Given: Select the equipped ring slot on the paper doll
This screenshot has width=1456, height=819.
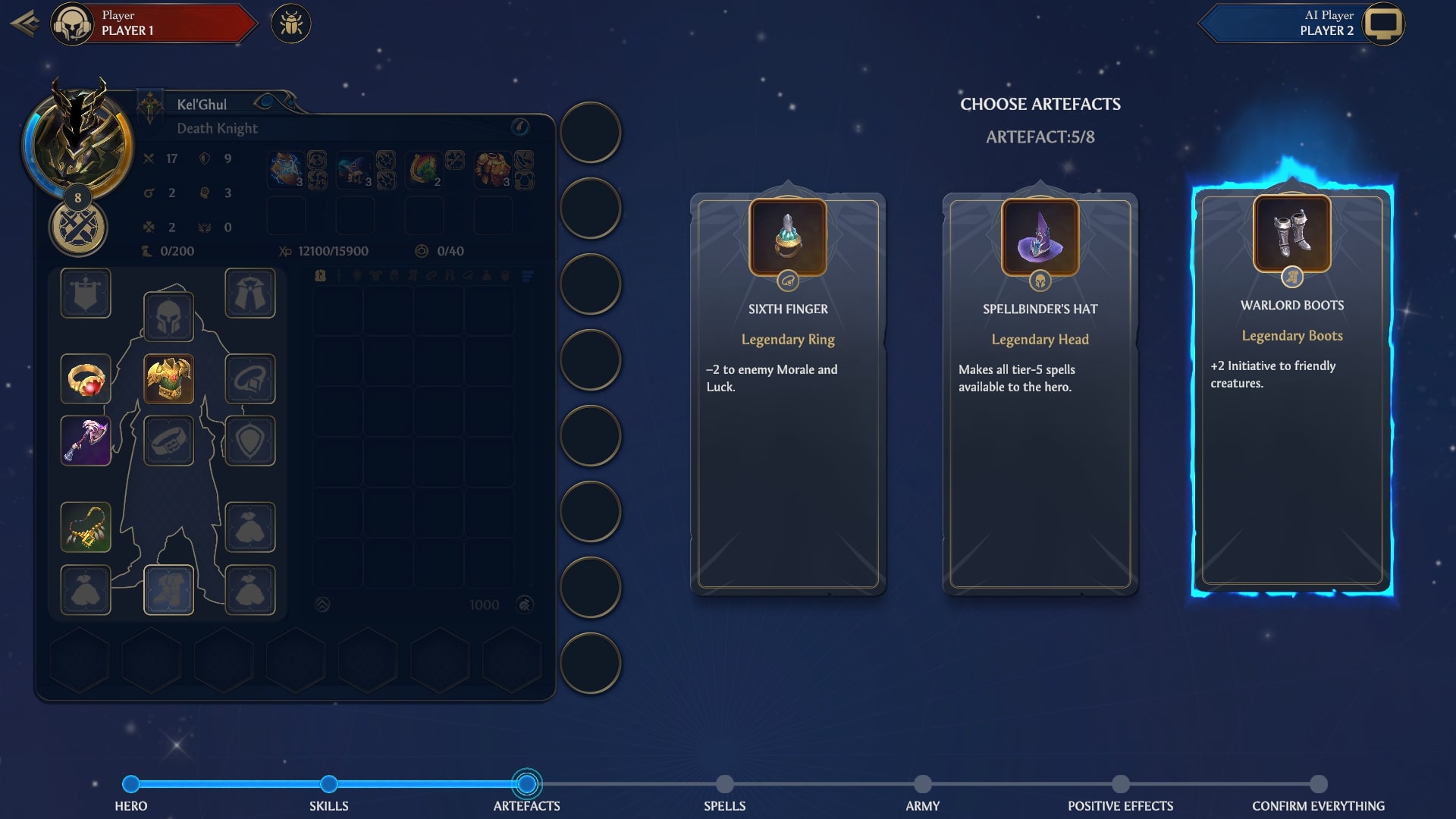Looking at the screenshot, I should click(86, 378).
